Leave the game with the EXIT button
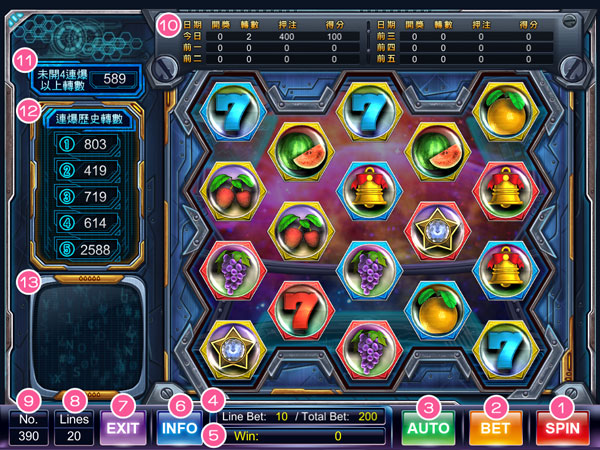 point(122,429)
